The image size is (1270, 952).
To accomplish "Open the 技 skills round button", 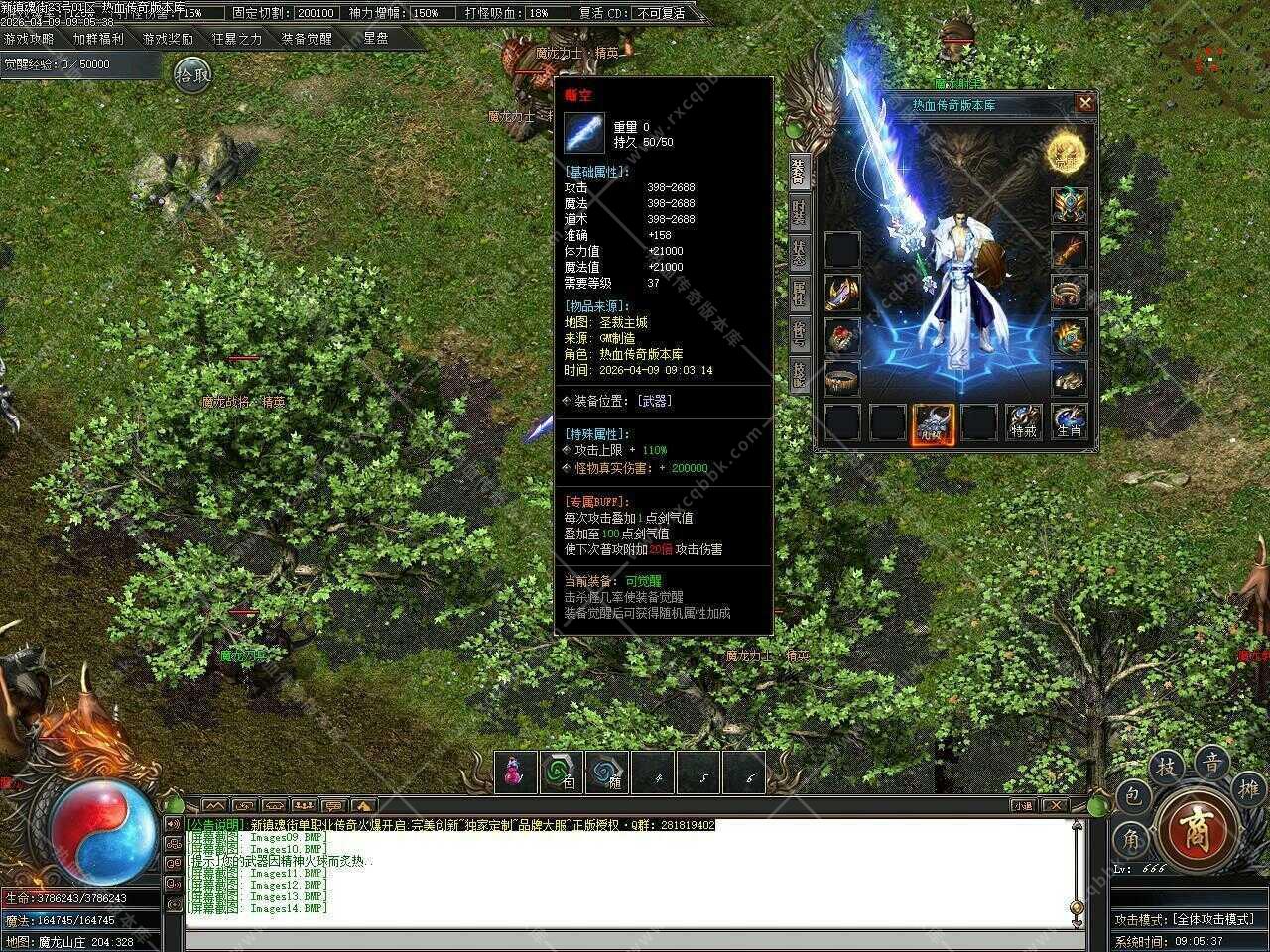I will (x=1169, y=768).
